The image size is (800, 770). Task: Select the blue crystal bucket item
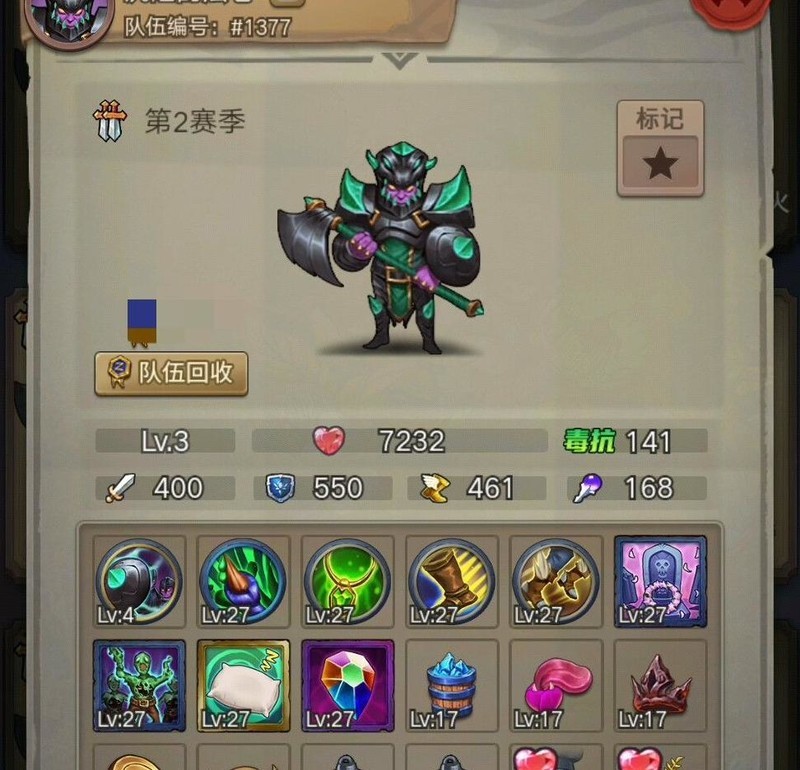coord(451,686)
